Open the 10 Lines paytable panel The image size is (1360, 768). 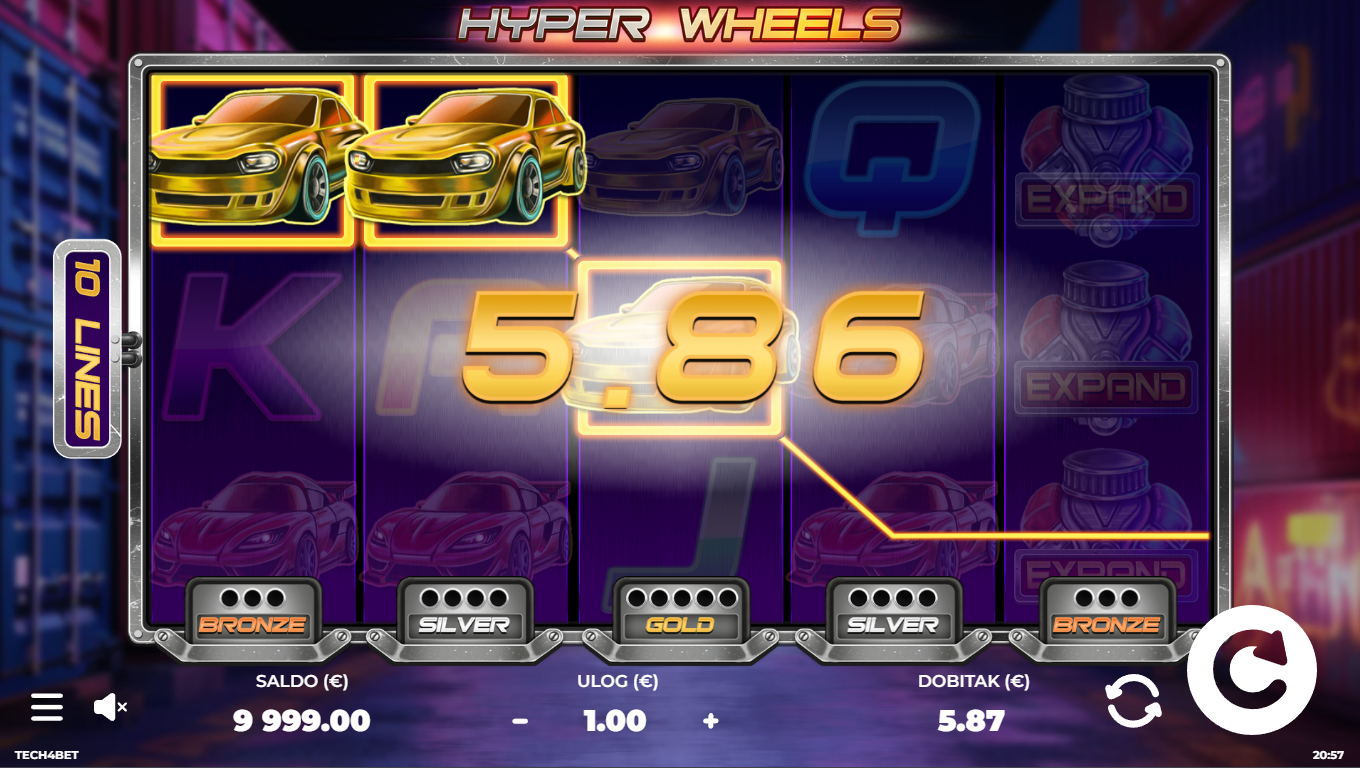point(87,349)
